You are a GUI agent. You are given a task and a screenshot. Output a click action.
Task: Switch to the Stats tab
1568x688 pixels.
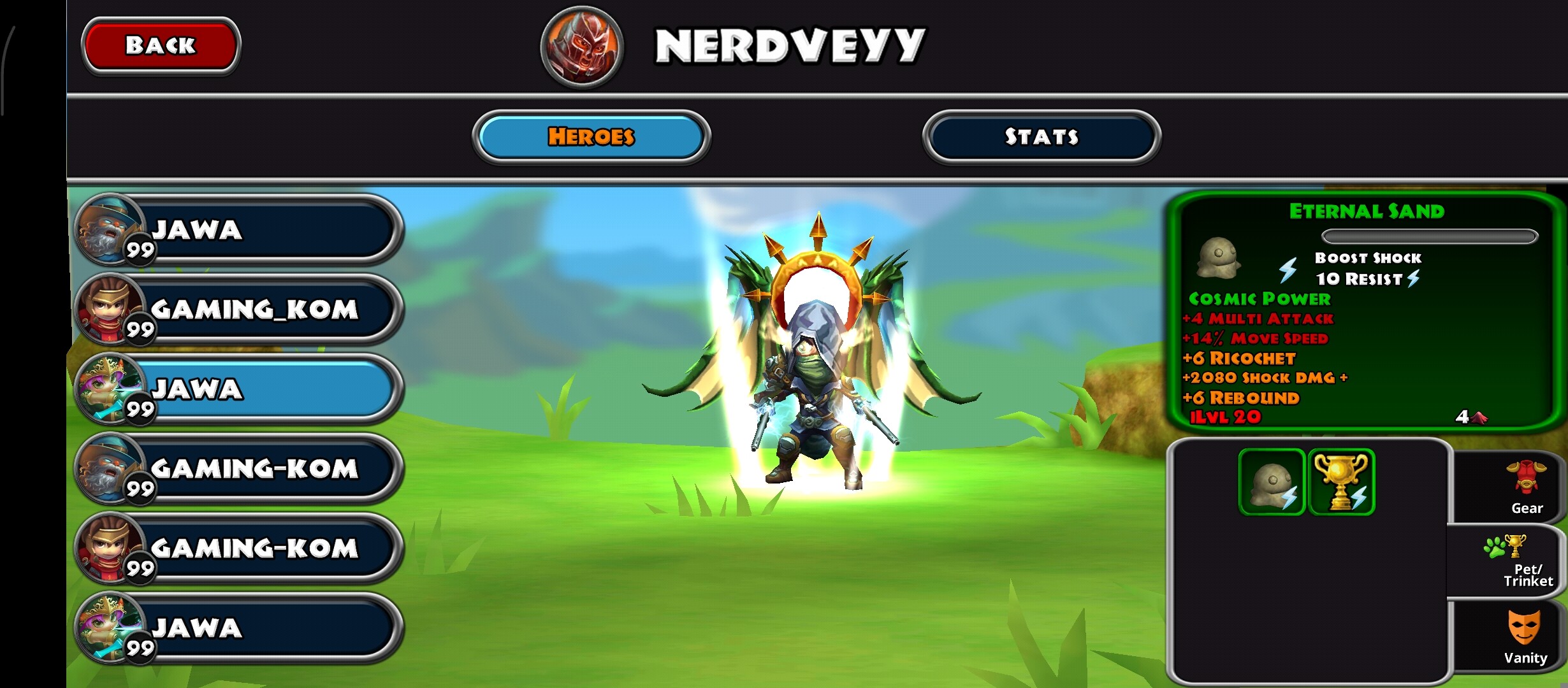click(x=1041, y=136)
